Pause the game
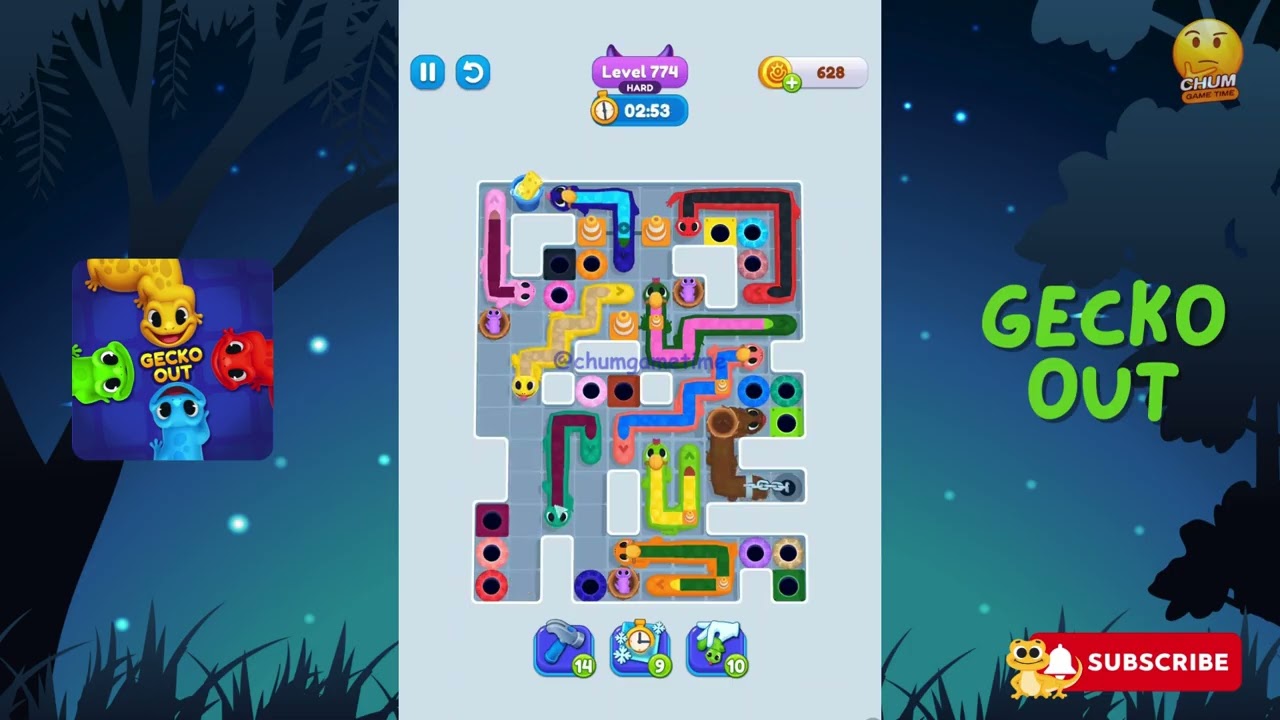The height and width of the screenshot is (720, 1280). (x=427, y=73)
